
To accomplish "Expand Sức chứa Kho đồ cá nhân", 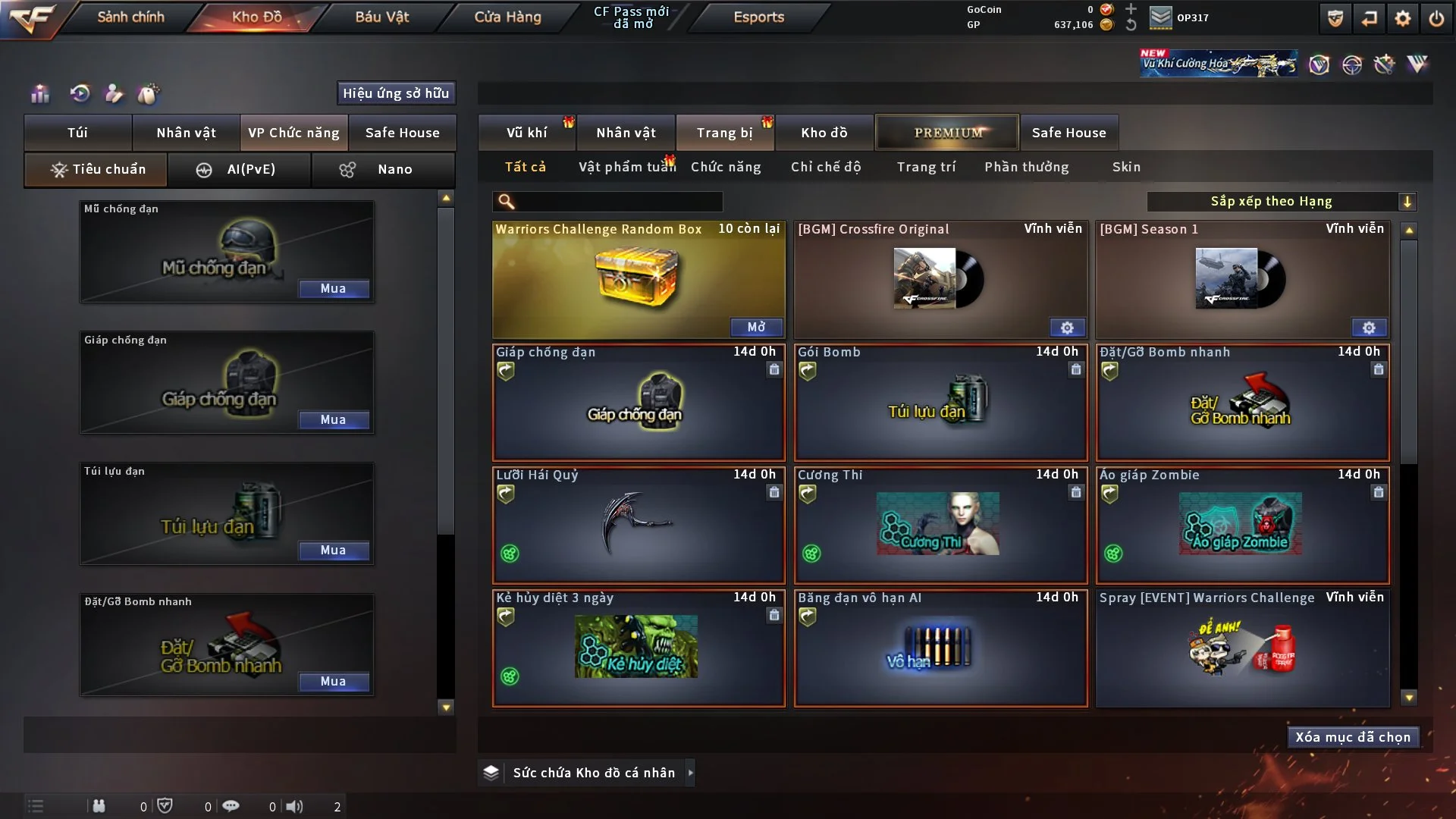I will pyautogui.click(x=690, y=773).
